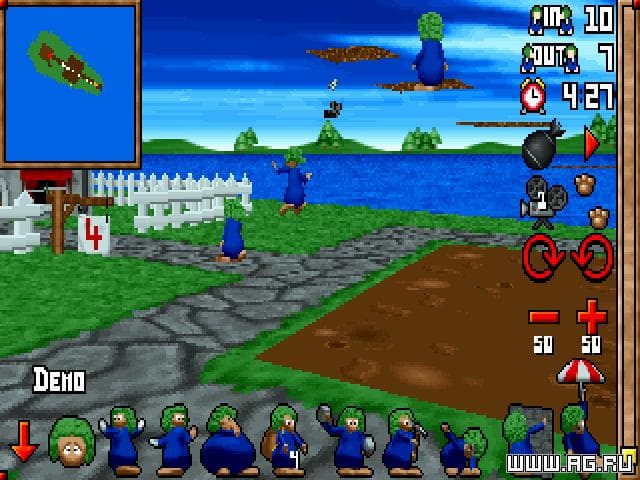
Task: Select the movie camera view icon
Action: coord(538,196)
